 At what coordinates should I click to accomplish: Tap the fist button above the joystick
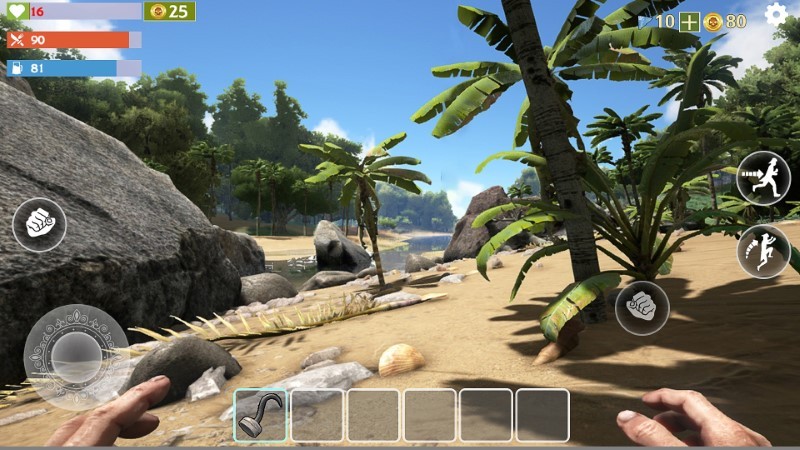tap(39, 224)
